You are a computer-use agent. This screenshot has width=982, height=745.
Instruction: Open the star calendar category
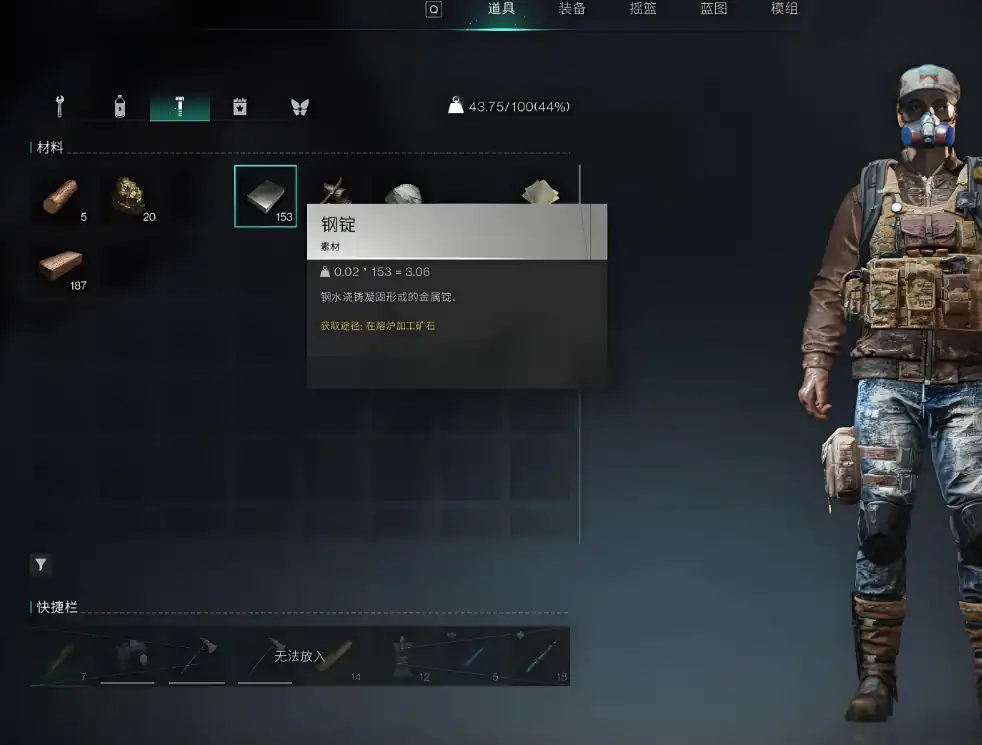click(240, 106)
